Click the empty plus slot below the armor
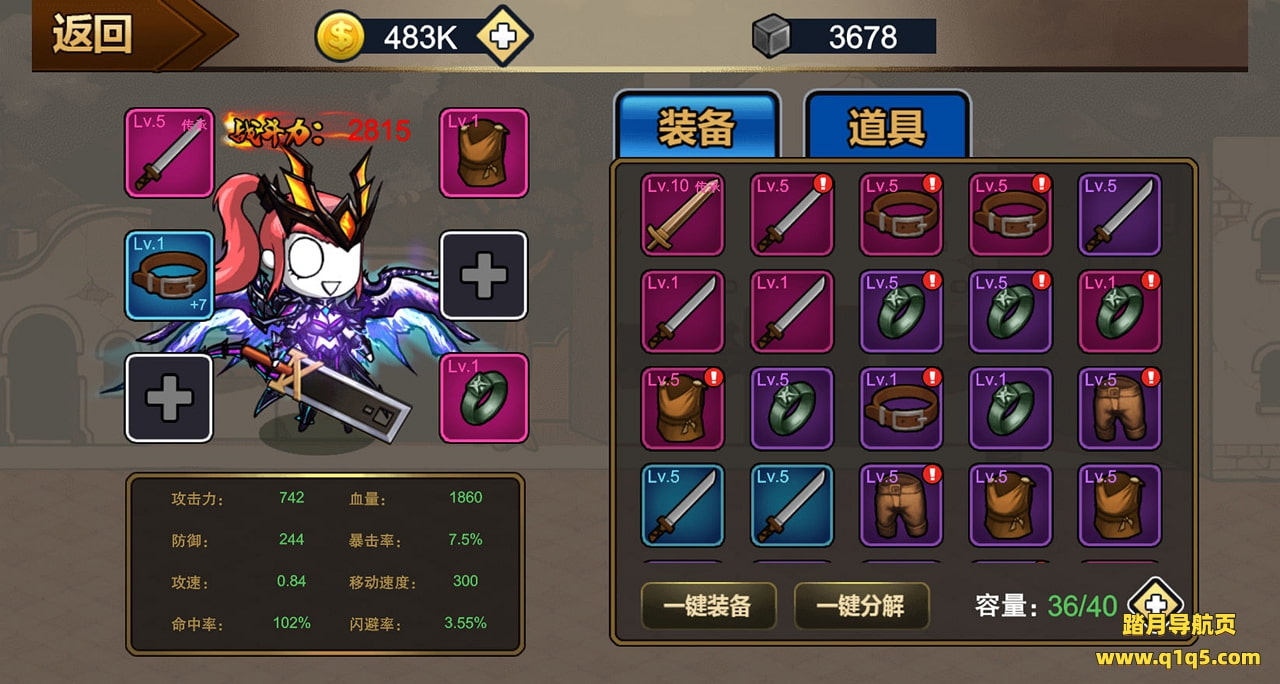The width and height of the screenshot is (1280, 684). (x=484, y=275)
